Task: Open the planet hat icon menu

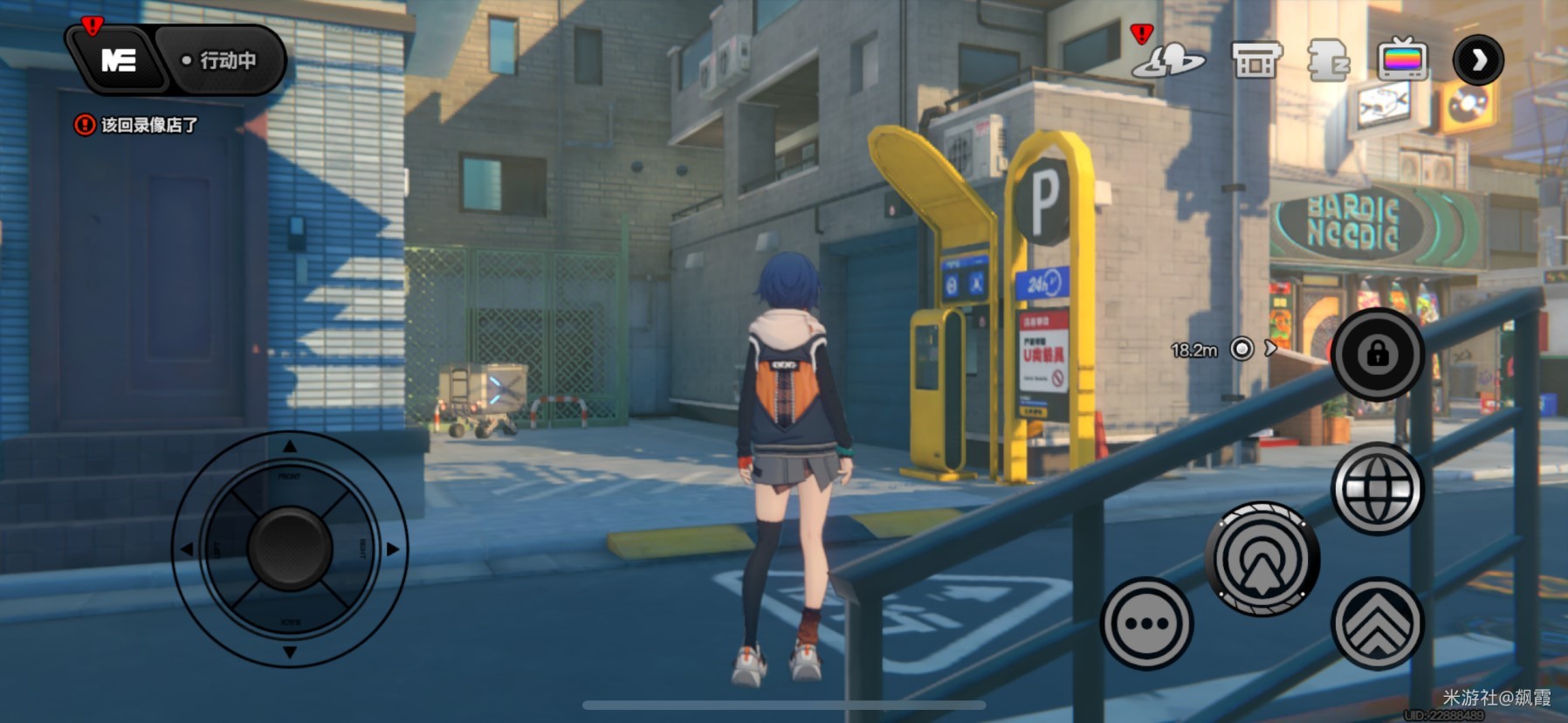Action: [1168, 60]
